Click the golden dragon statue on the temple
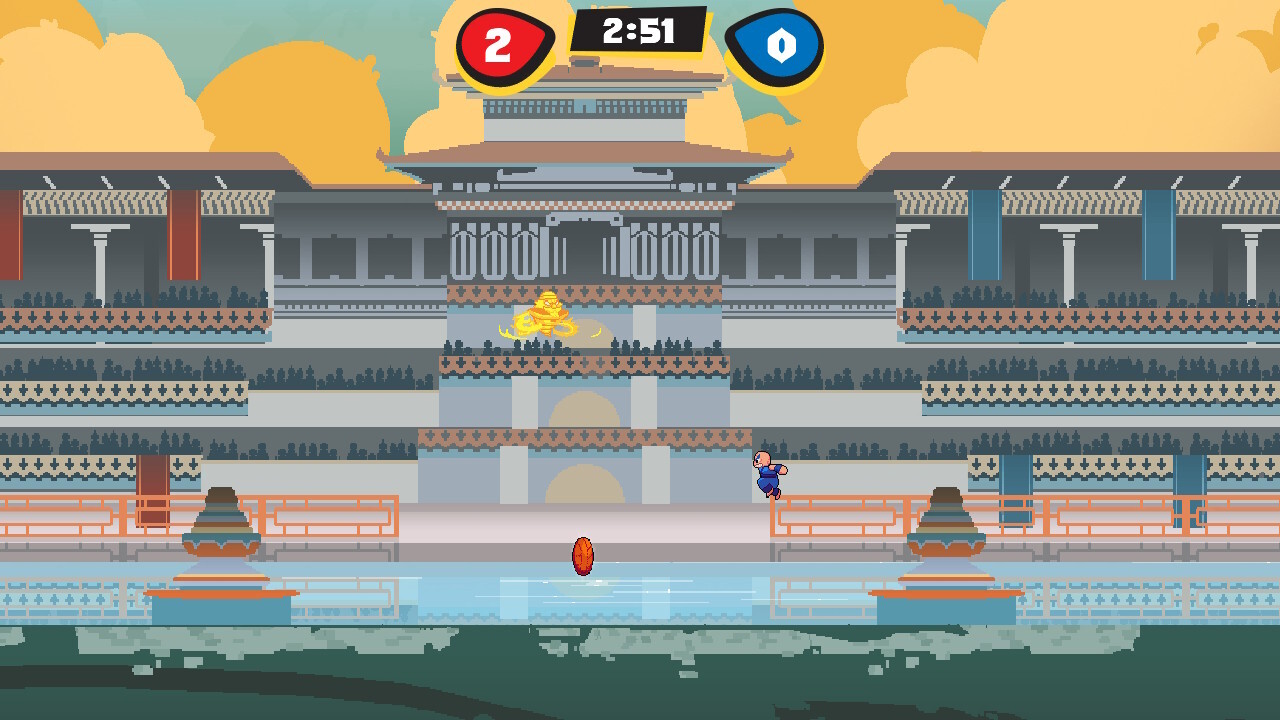This screenshot has width=1280, height=720. pyautogui.click(x=548, y=315)
